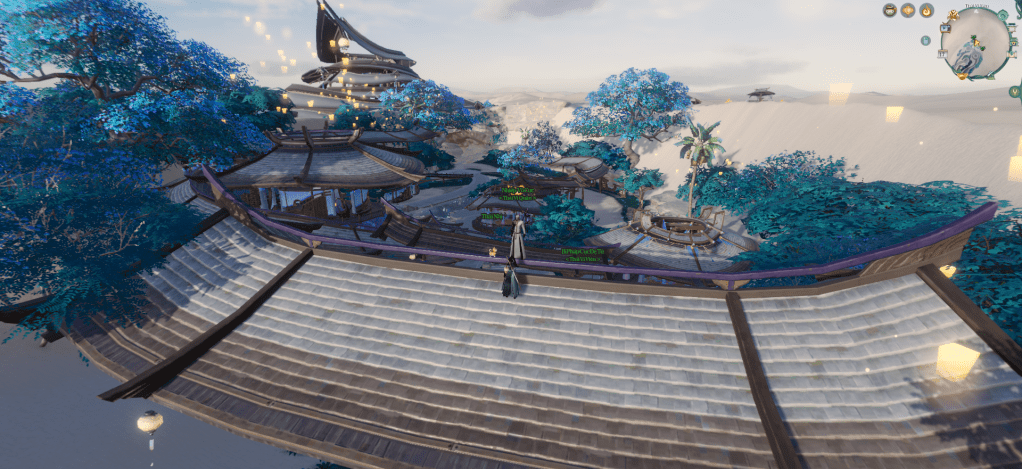The width and height of the screenshot is (1022, 469).
Task: Click the golden figure icon on minimap edge
Action: (953, 15)
